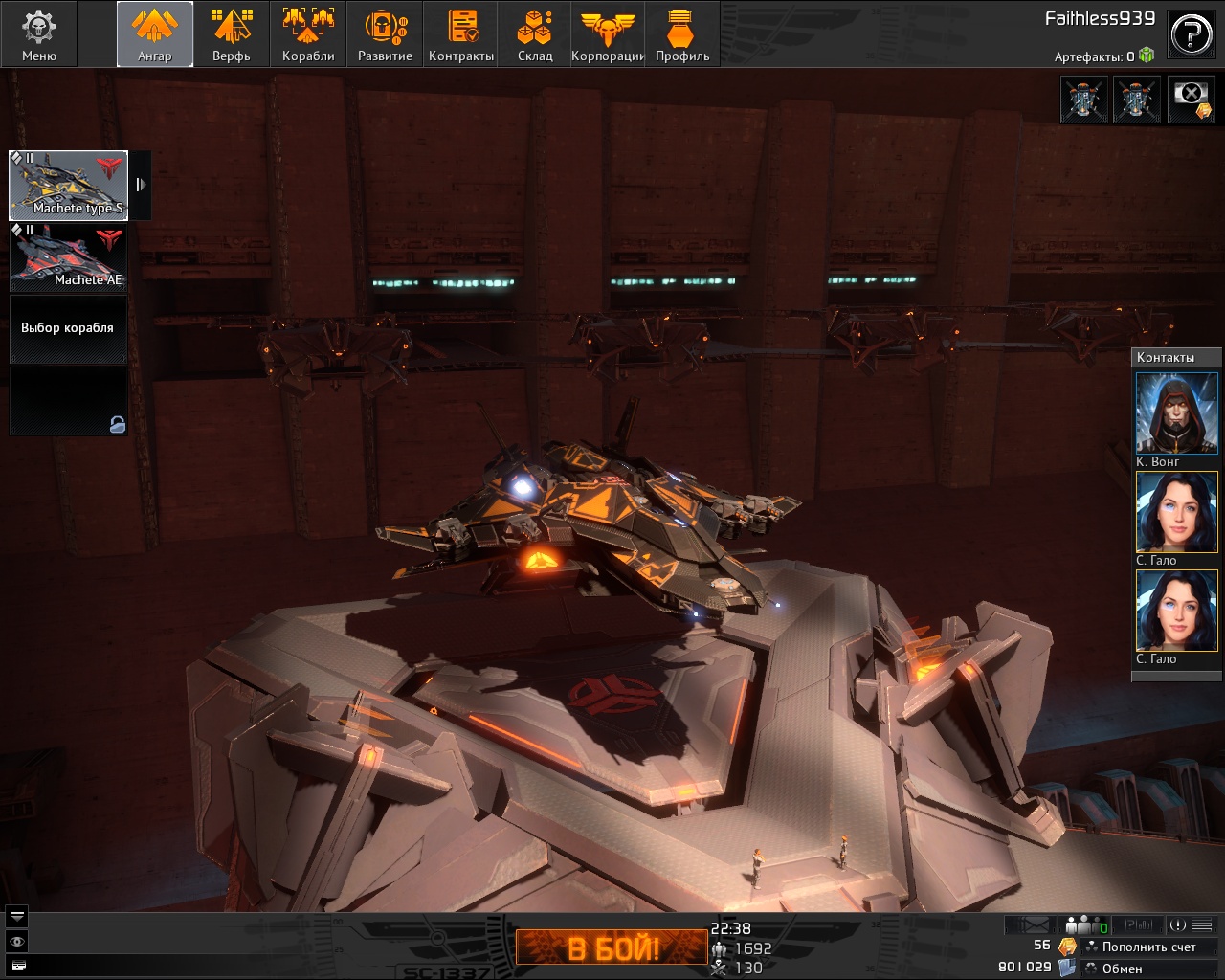Show the Контракты screen
The height and width of the screenshot is (980, 1225).
(x=461, y=33)
